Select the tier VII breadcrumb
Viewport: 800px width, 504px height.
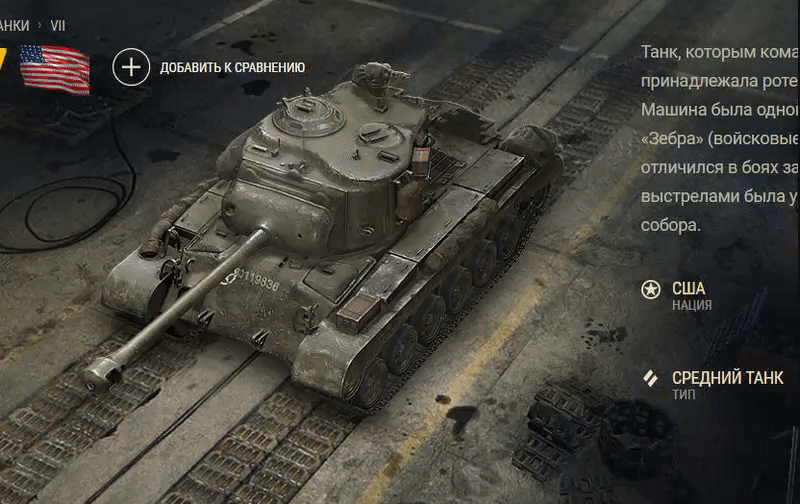click(58, 26)
